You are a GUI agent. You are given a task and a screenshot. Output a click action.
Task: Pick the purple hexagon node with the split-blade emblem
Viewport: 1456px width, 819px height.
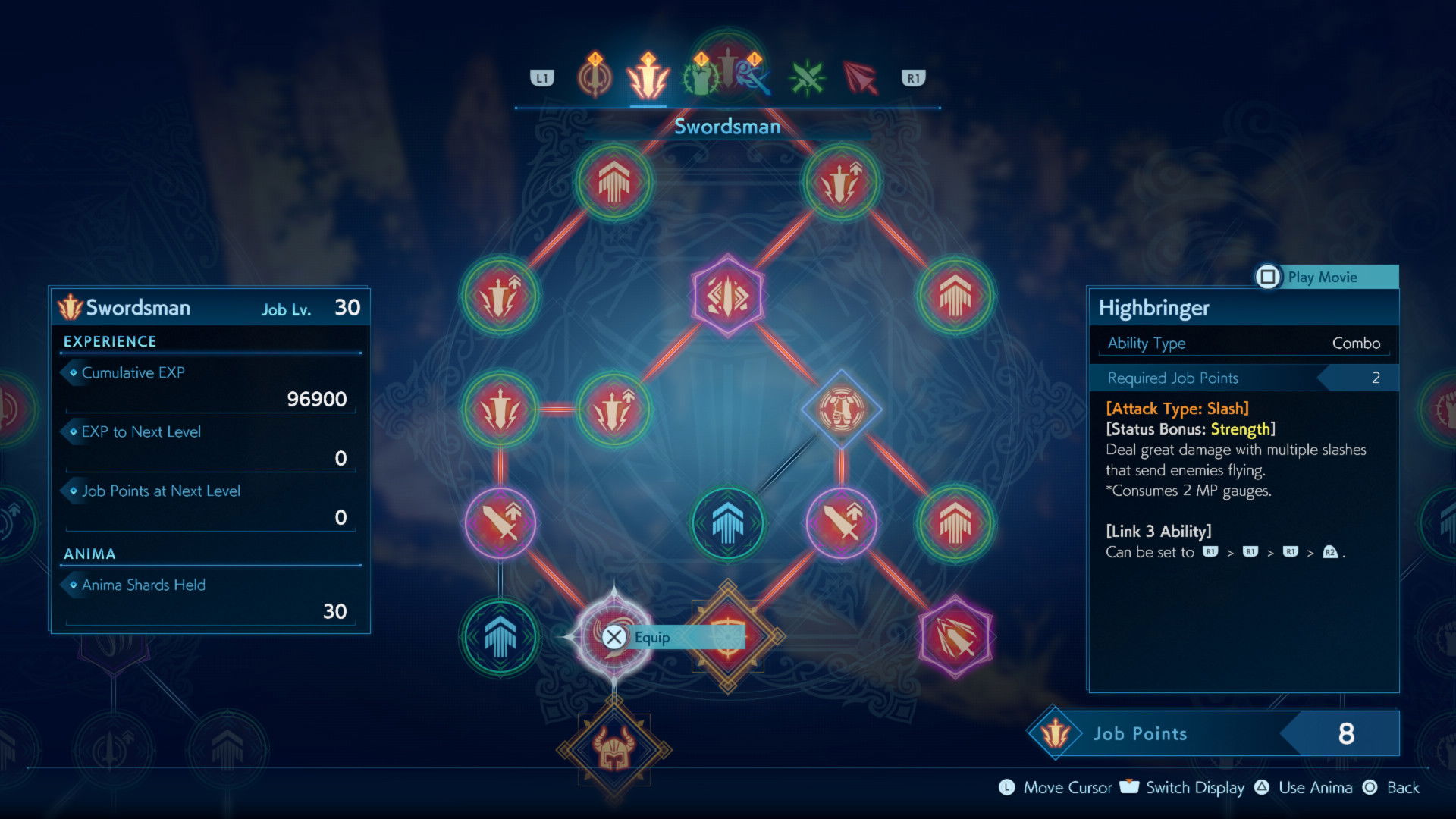pos(728,295)
